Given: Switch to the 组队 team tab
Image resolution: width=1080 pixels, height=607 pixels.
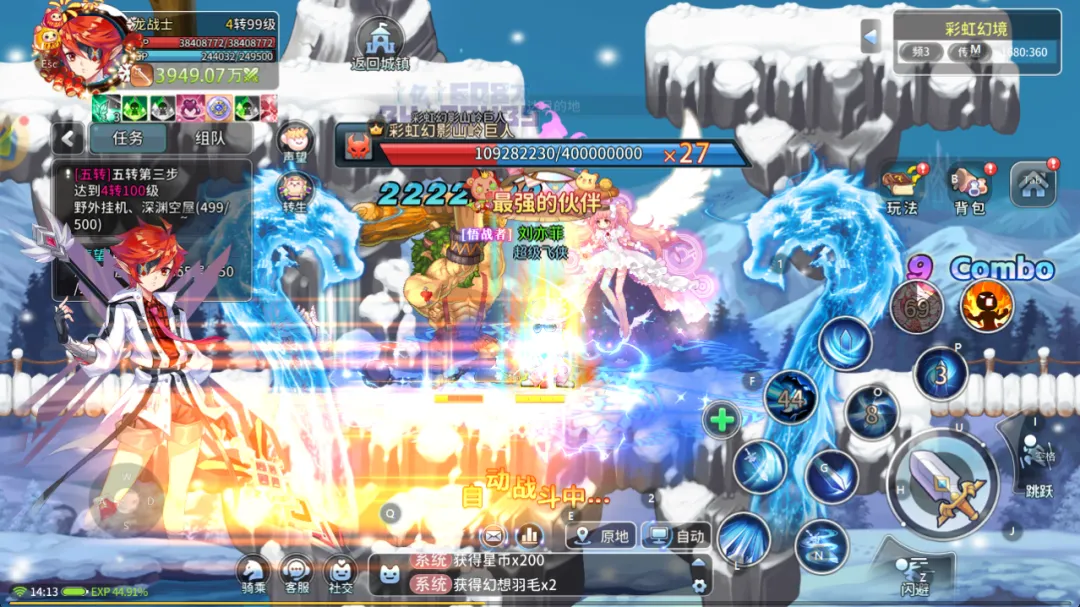Looking at the screenshot, I should [209, 139].
